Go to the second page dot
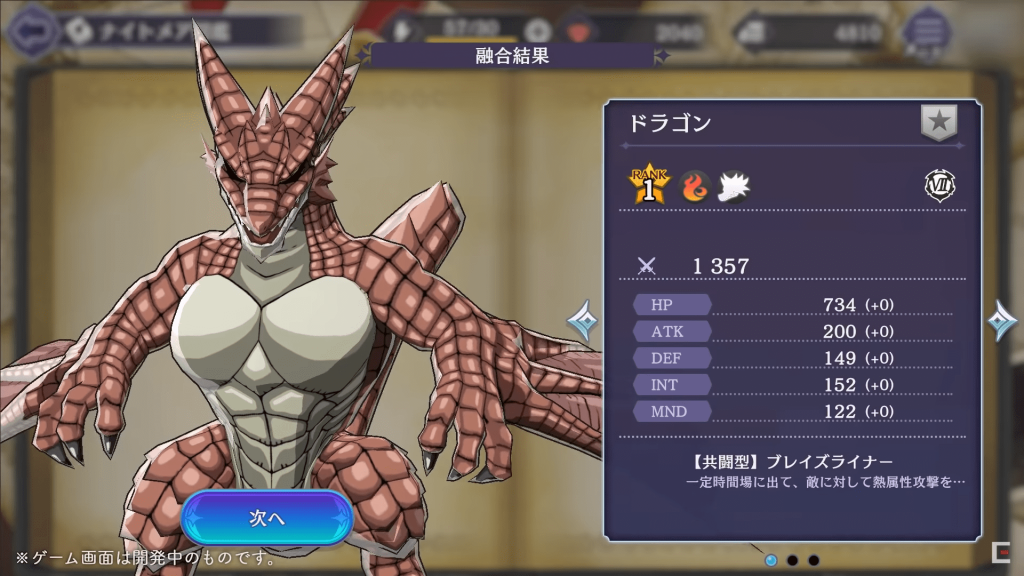Image resolution: width=1024 pixels, height=576 pixels. pyautogui.click(x=792, y=560)
